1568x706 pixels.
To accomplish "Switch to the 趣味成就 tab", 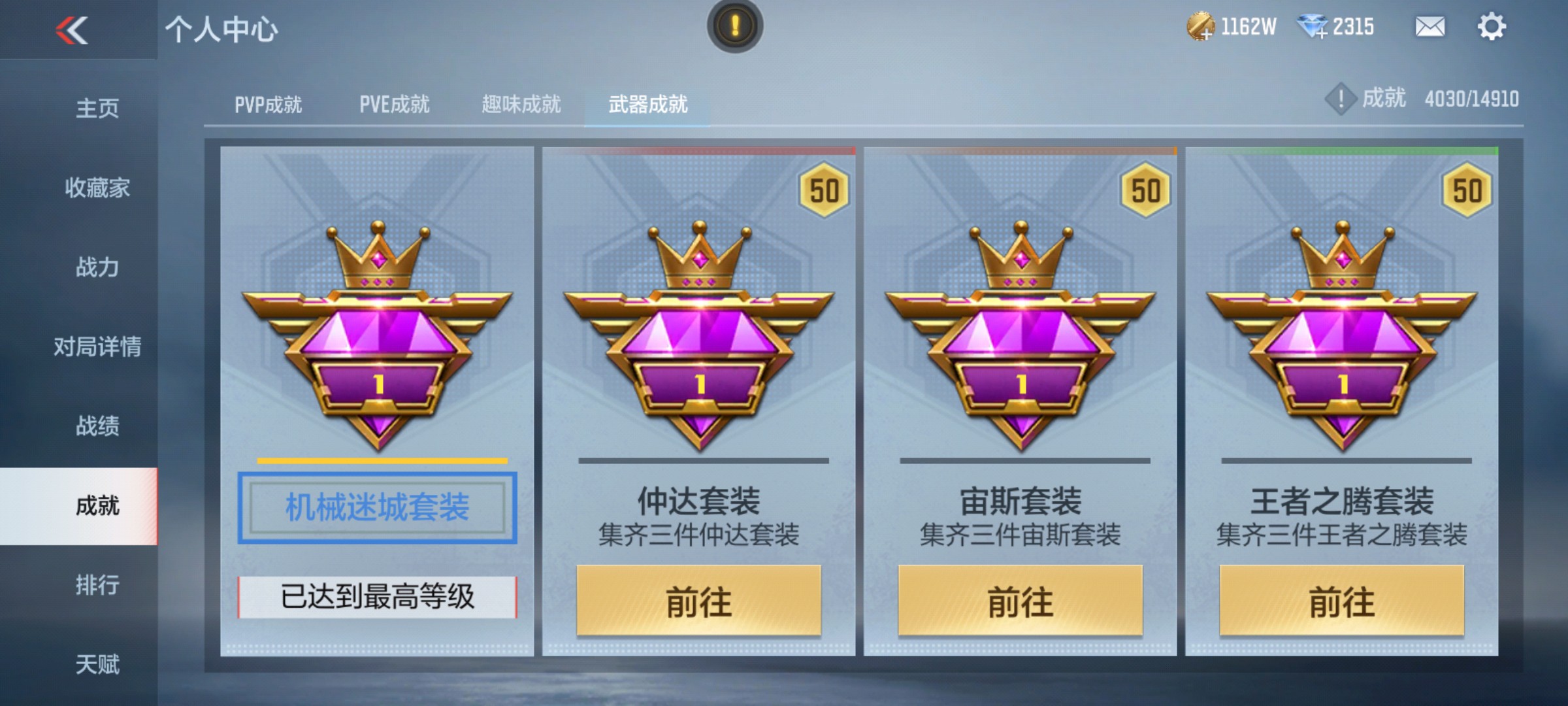I will [x=521, y=105].
